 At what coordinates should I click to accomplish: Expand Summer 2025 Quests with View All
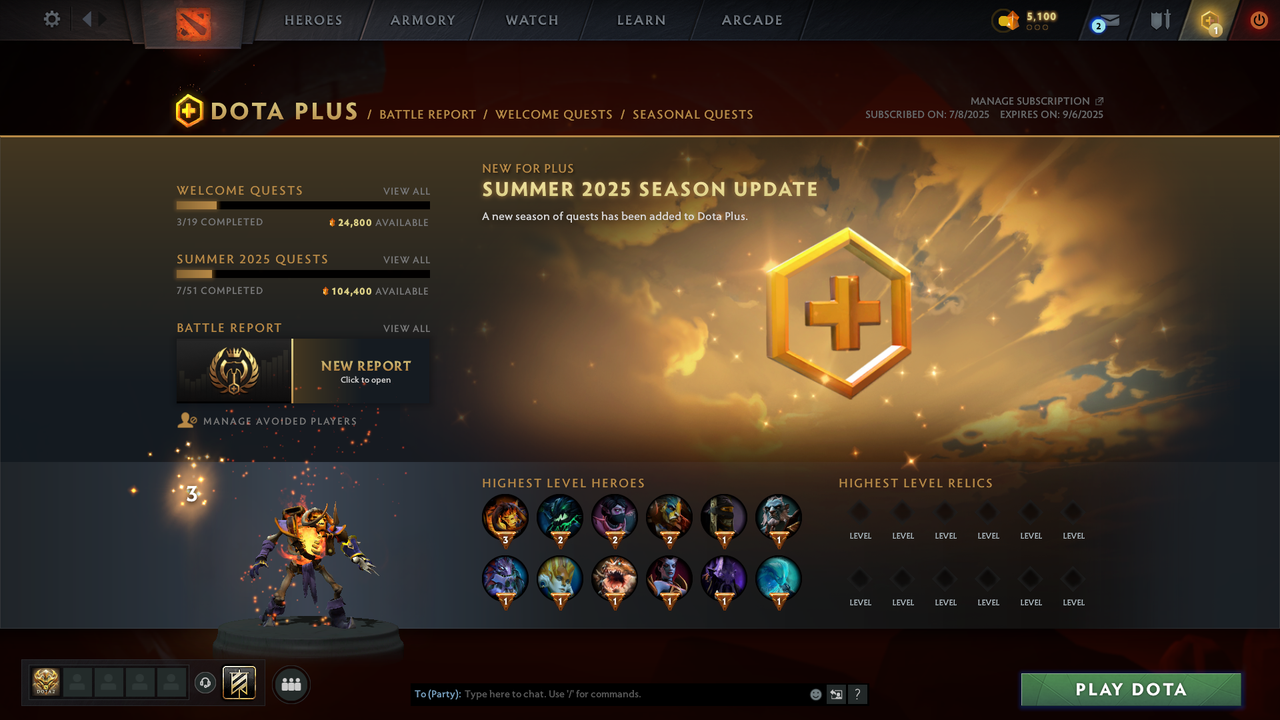click(x=406, y=259)
